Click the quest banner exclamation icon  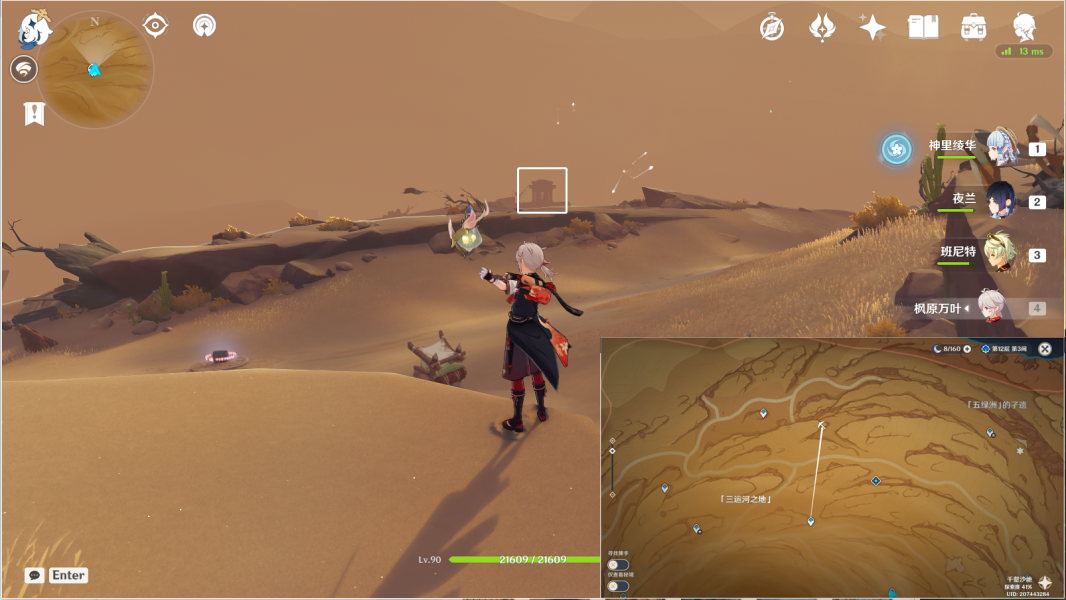pos(35,114)
